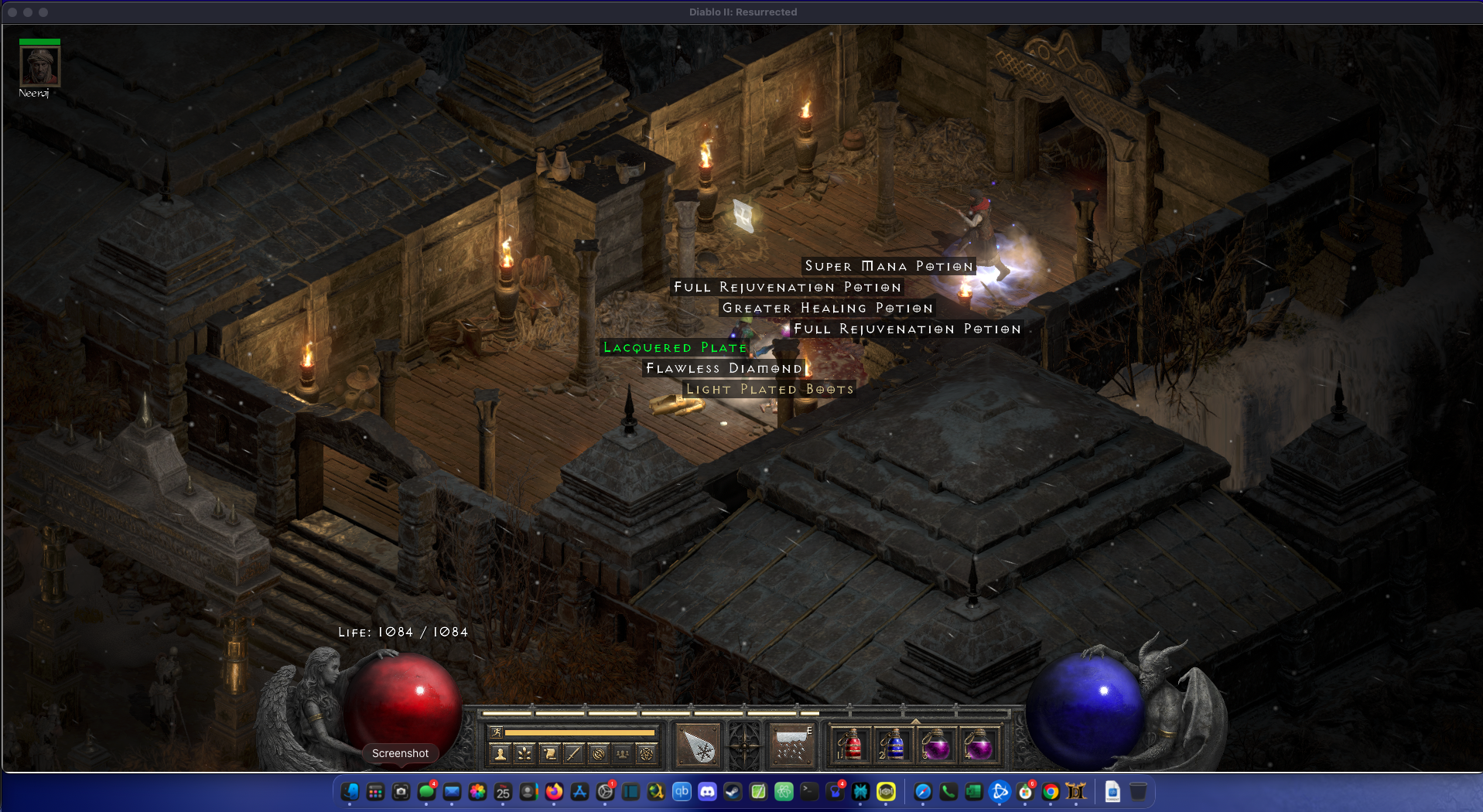Click the swirl icon in the mini panel
The width and height of the screenshot is (1483, 812).
point(598,753)
